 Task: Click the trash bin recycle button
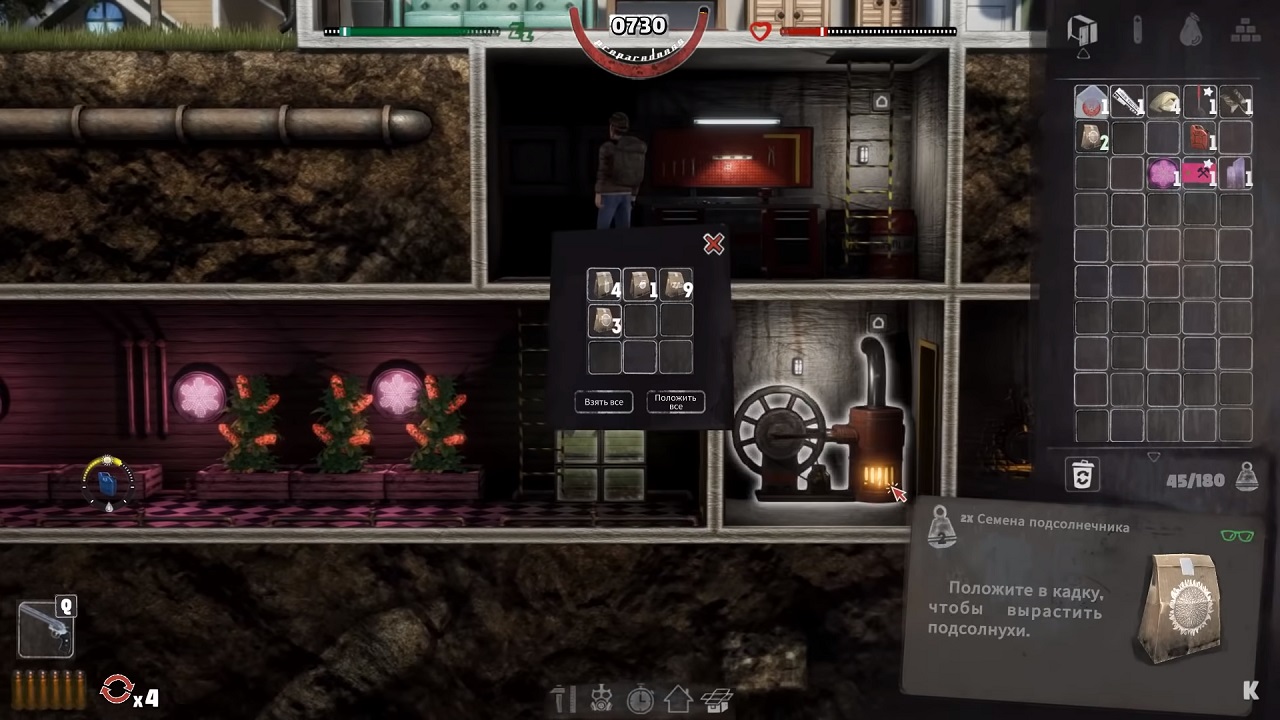tap(1083, 475)
